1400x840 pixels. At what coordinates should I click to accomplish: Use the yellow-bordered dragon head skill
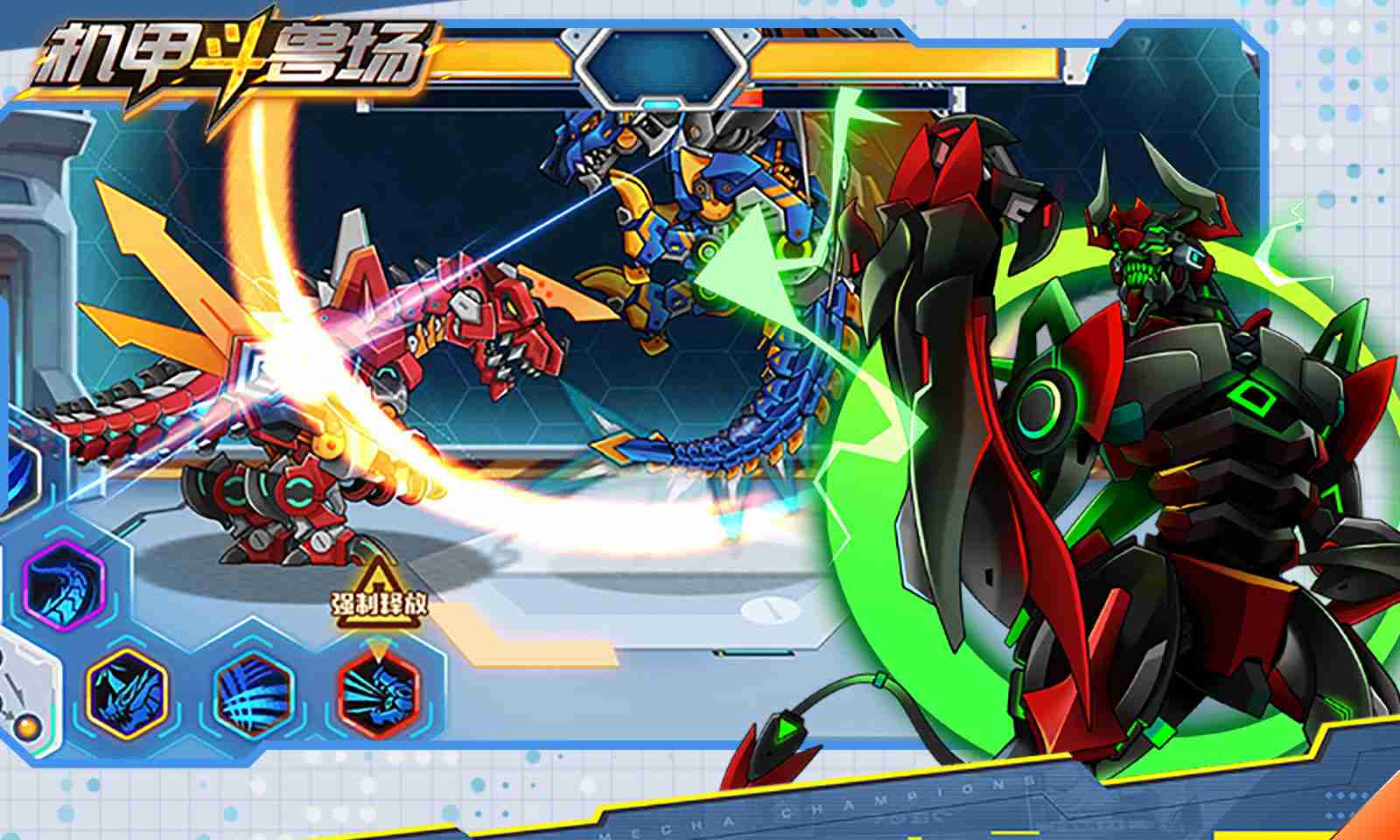(x=127, y=690)
